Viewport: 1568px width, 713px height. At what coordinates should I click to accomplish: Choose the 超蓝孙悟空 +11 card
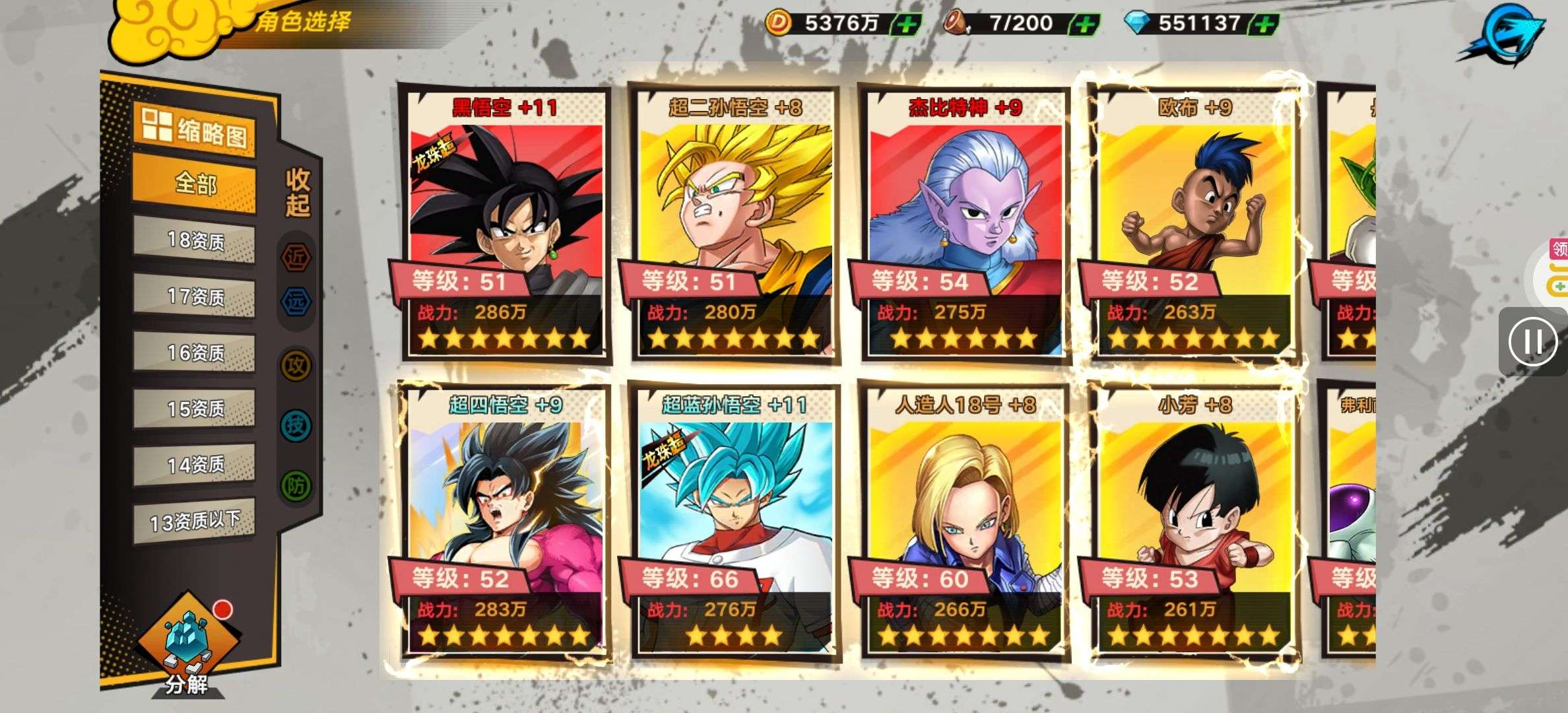734,522
